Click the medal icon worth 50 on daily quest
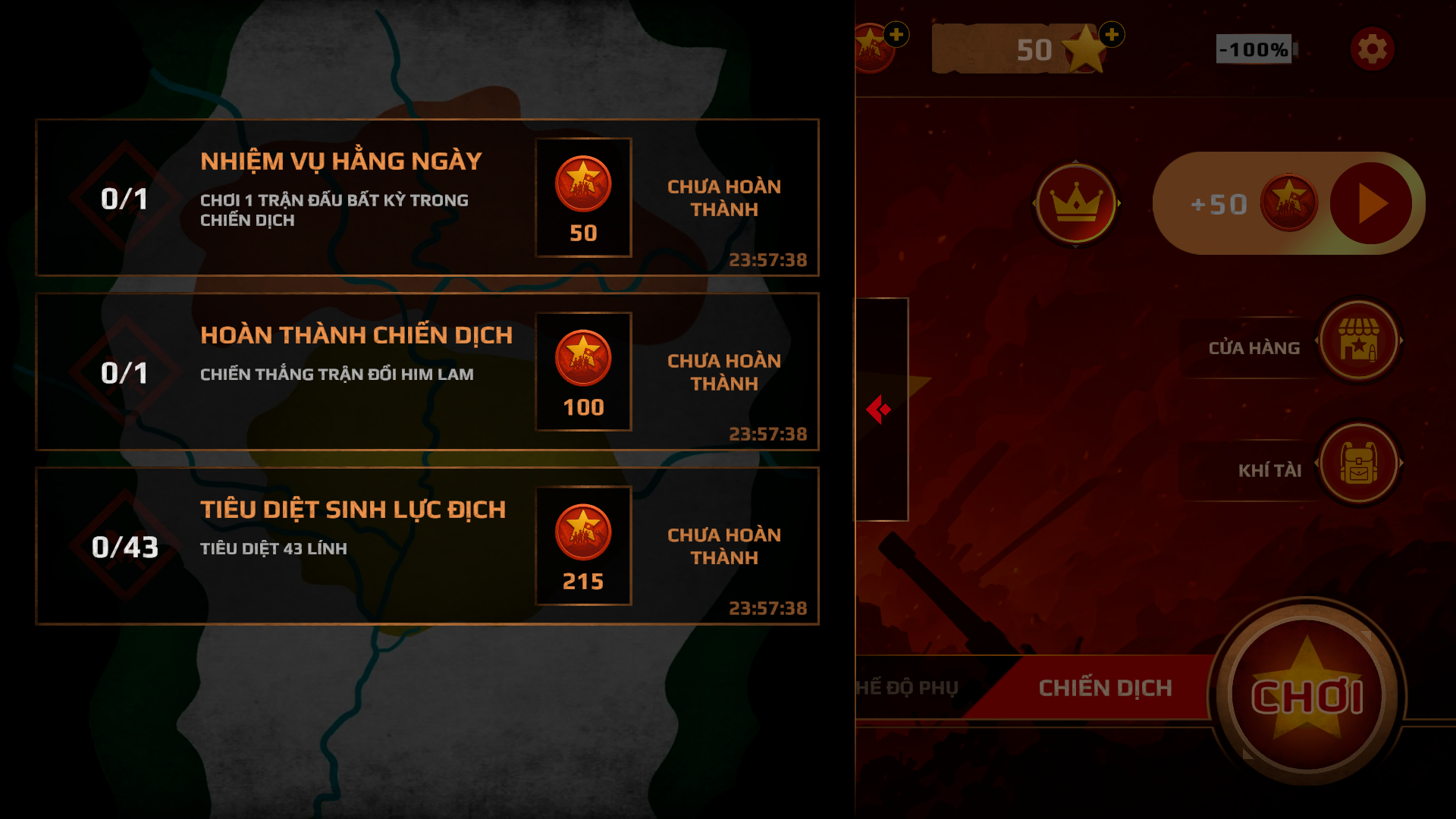This screenshot has height=819, width=1456. coord(582,184)
